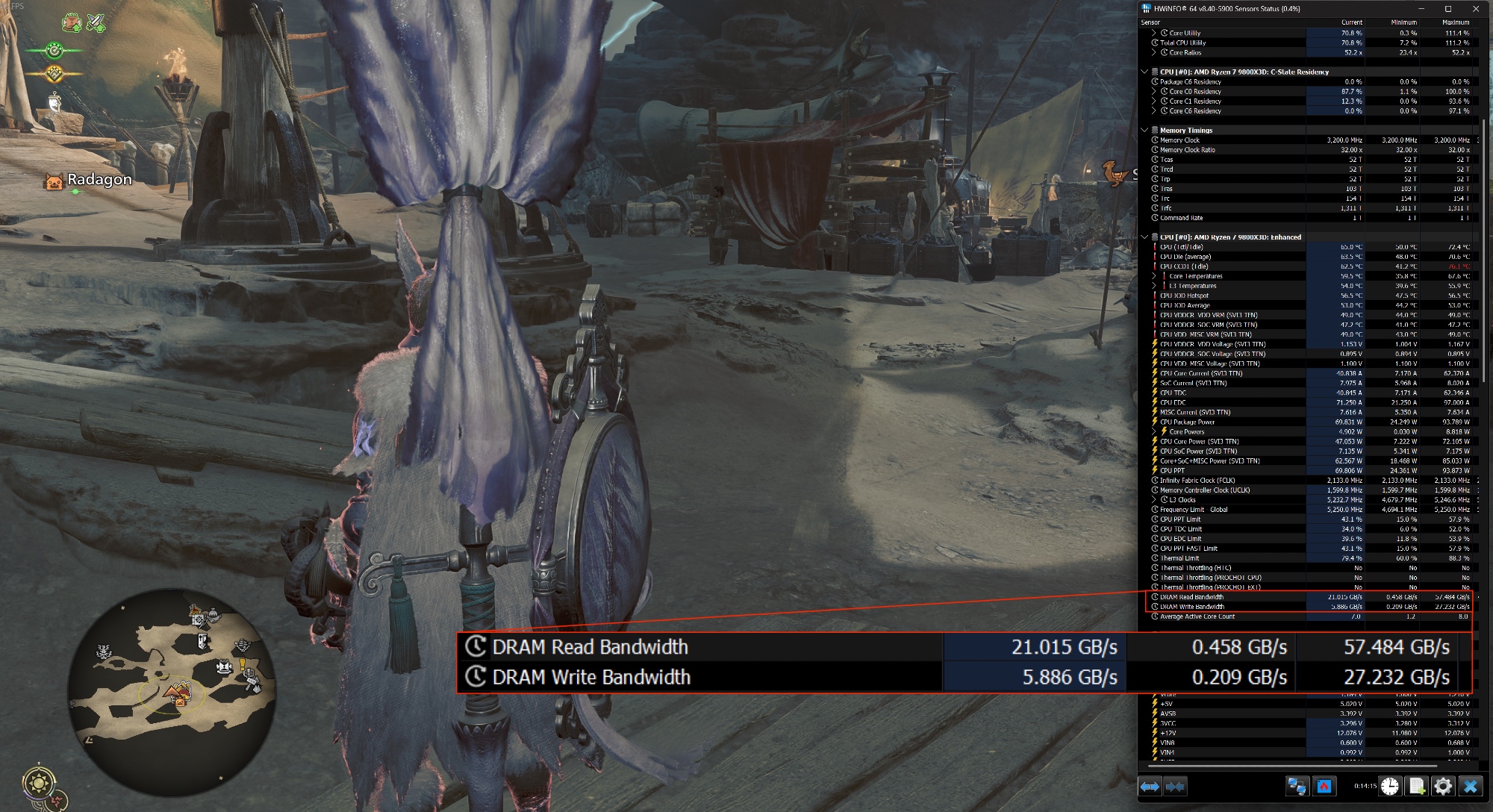Select the yellow exclamation quest marker on minimap

tap(243, 663)
